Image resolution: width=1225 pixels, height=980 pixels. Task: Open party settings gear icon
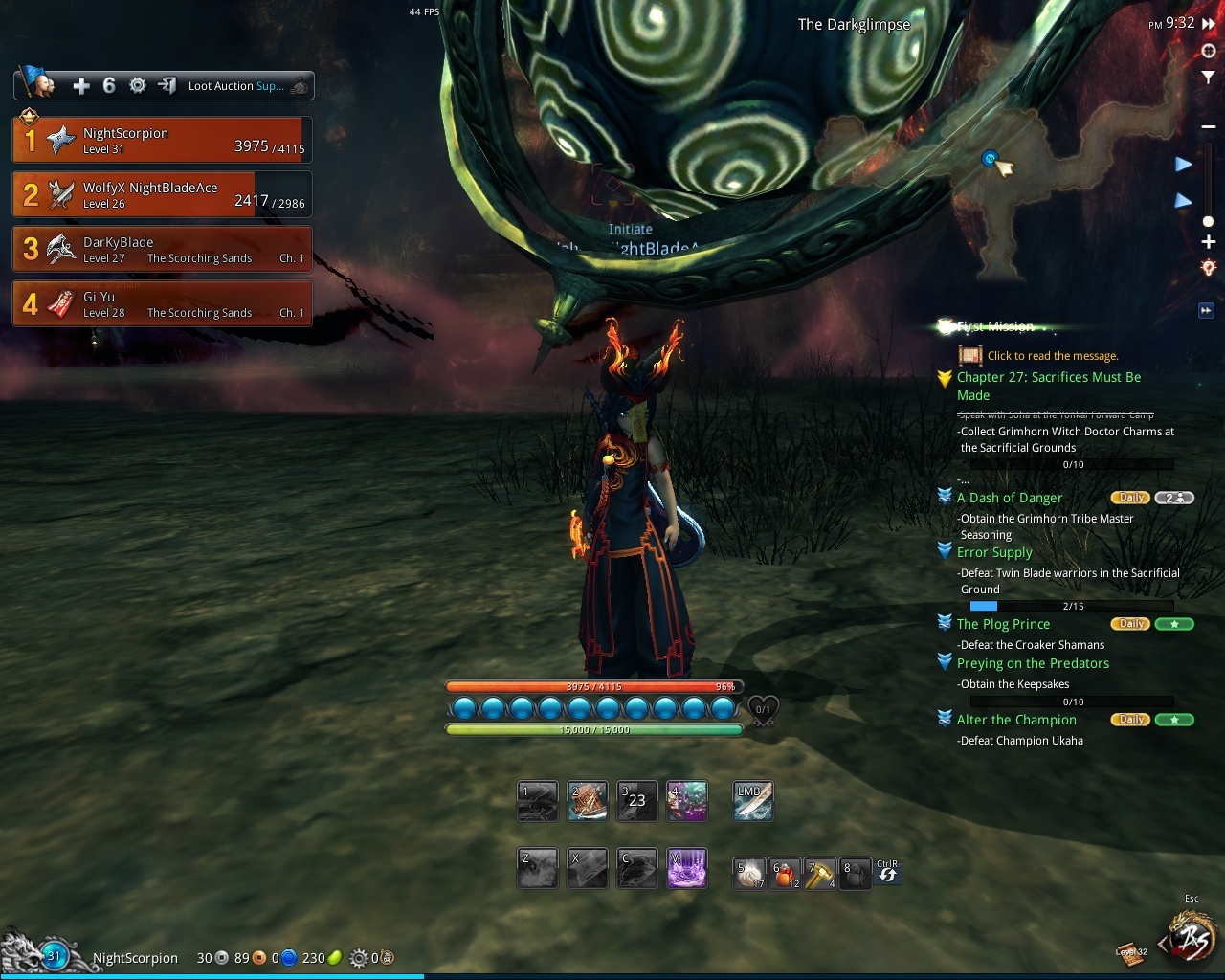138,86
